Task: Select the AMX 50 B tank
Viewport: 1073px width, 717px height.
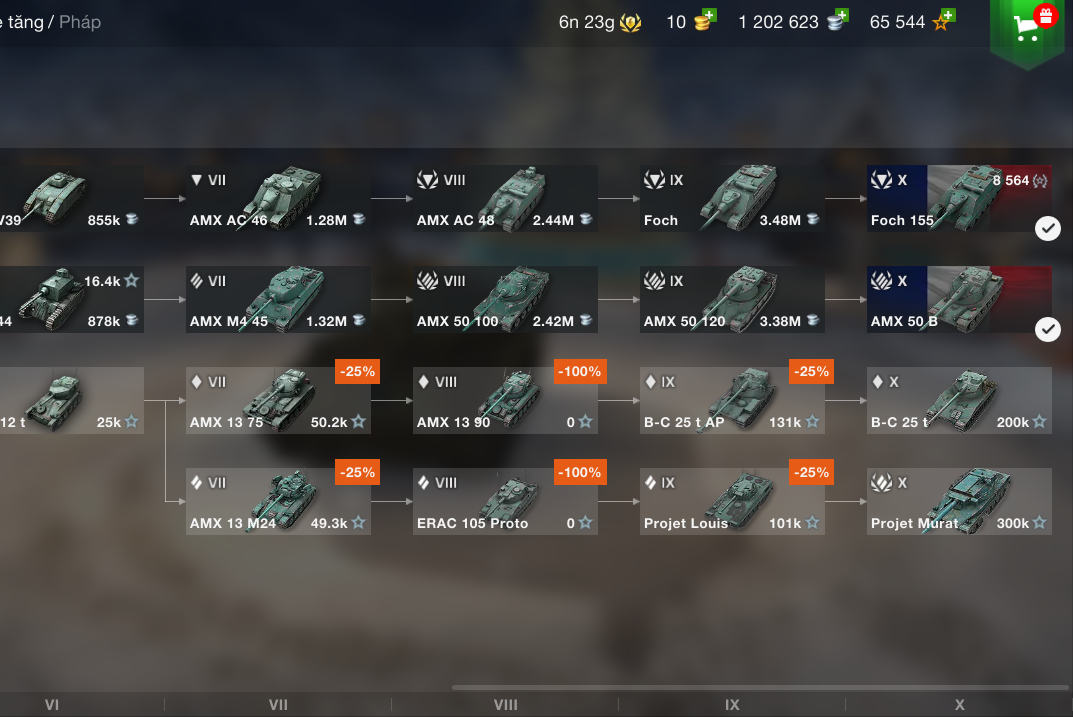Action: [959, 300]
